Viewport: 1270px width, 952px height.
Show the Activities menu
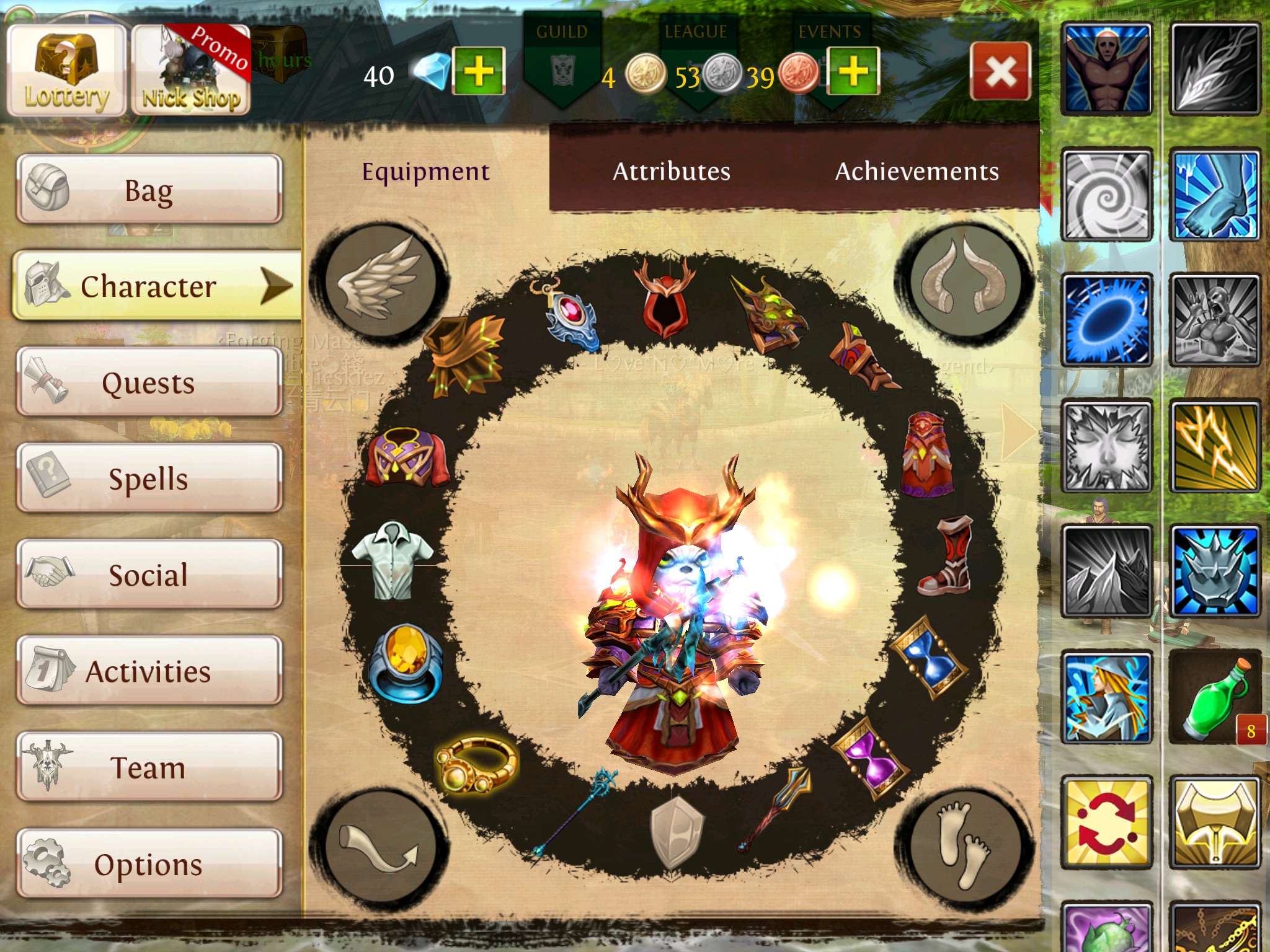pos(149,671)
